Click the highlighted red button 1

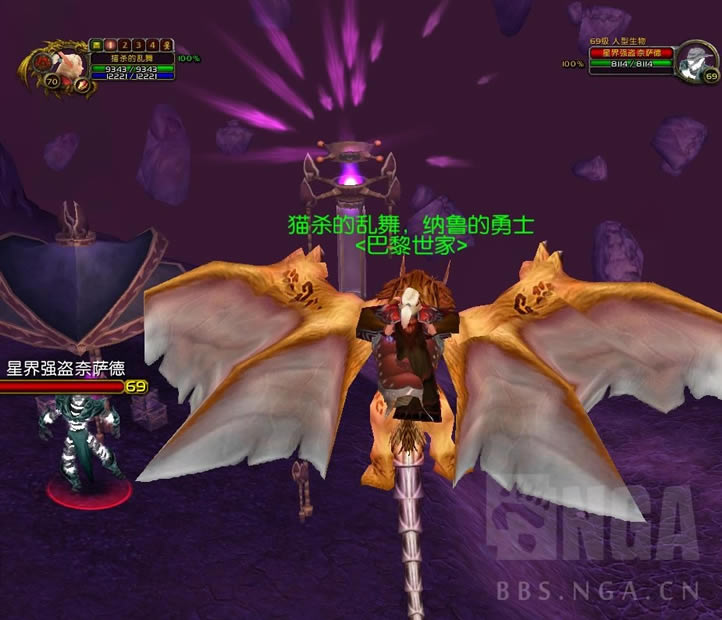tap(110, 45)
